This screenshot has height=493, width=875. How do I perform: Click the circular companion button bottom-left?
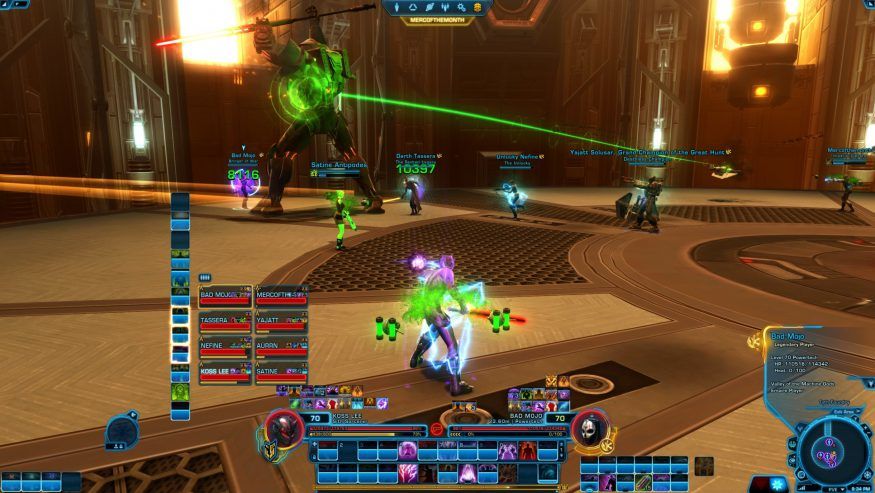pos(121,431)
